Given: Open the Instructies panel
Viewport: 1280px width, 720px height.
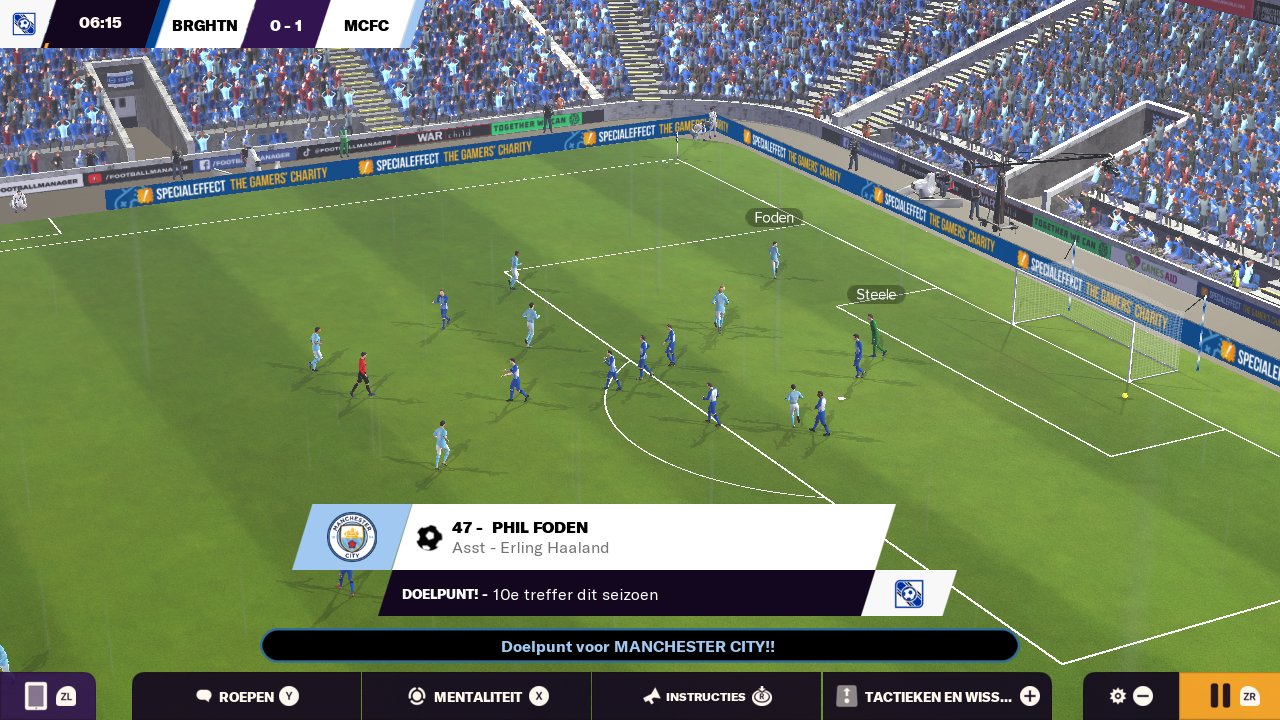Looking at the screenshot, I should tap(706, 696).
